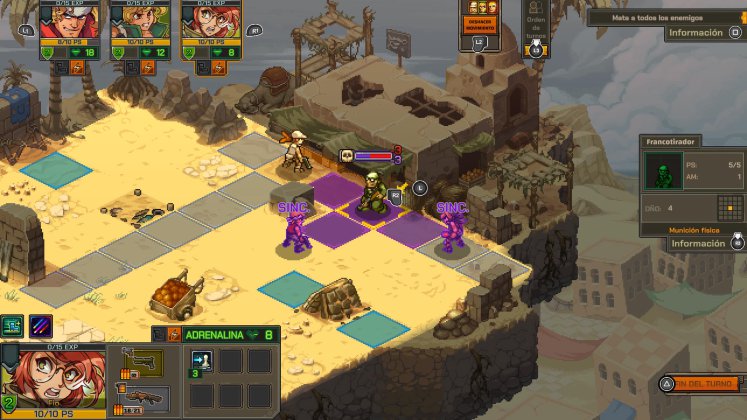
Task: Click the green boot movement icon
Action: point(13,325)
